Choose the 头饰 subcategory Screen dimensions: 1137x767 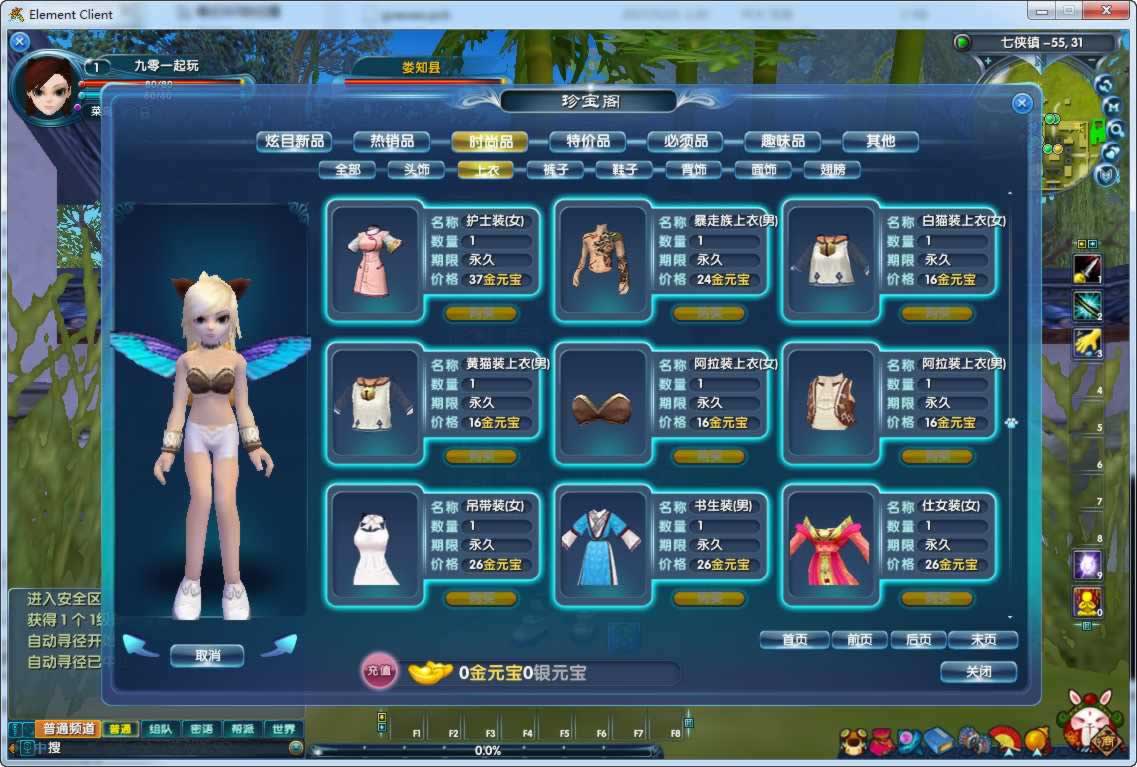[417, 170]
